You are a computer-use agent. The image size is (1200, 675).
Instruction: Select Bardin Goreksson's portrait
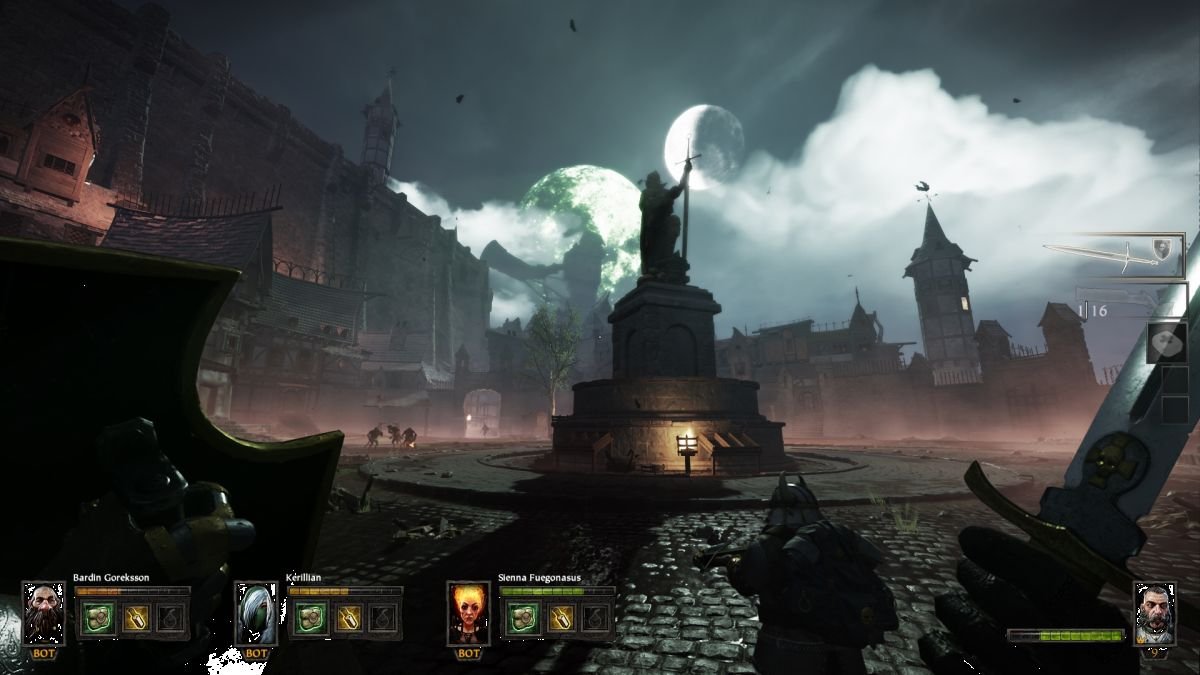click(x=44, y=613)
